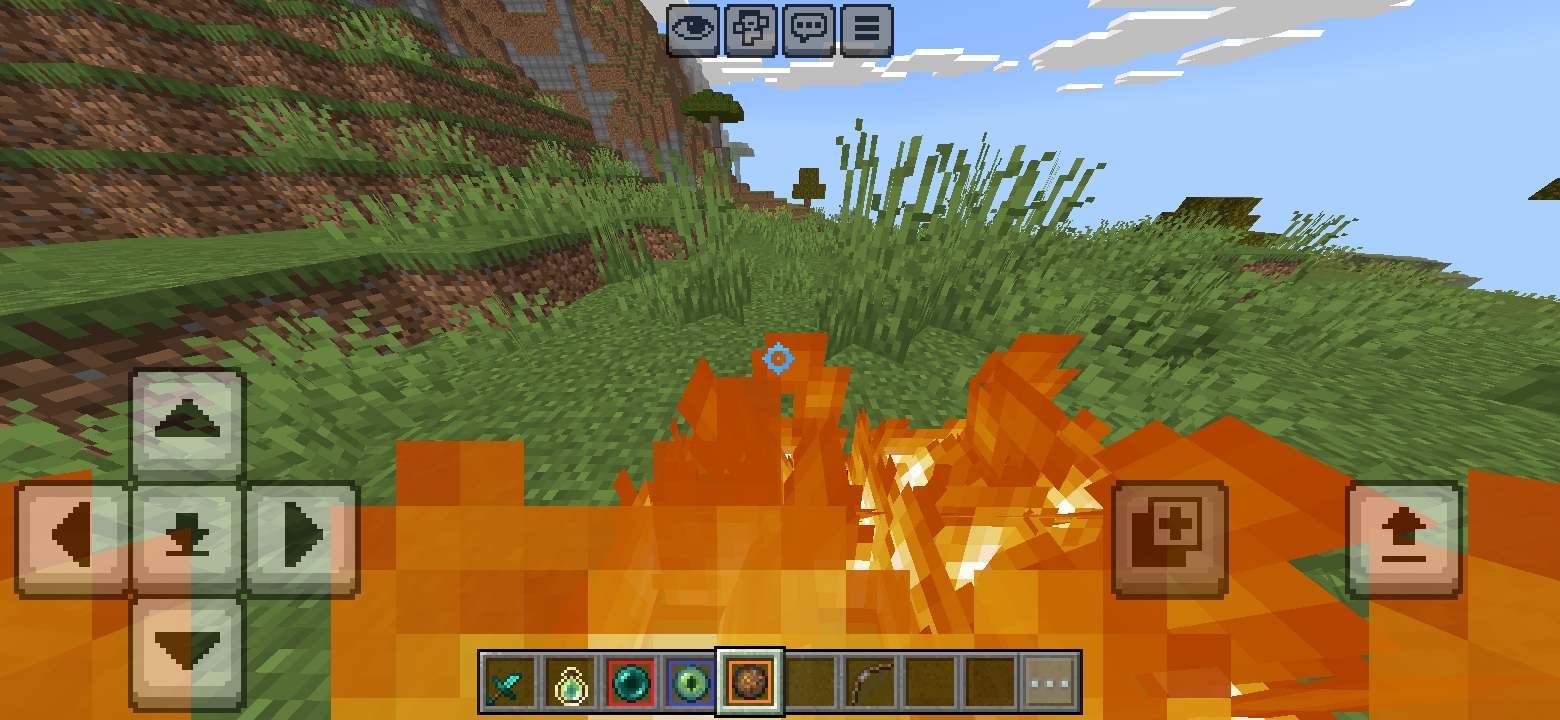Open the emote menu button
Viewport: 1560px width, 720px height.
[x=751, y=29]
